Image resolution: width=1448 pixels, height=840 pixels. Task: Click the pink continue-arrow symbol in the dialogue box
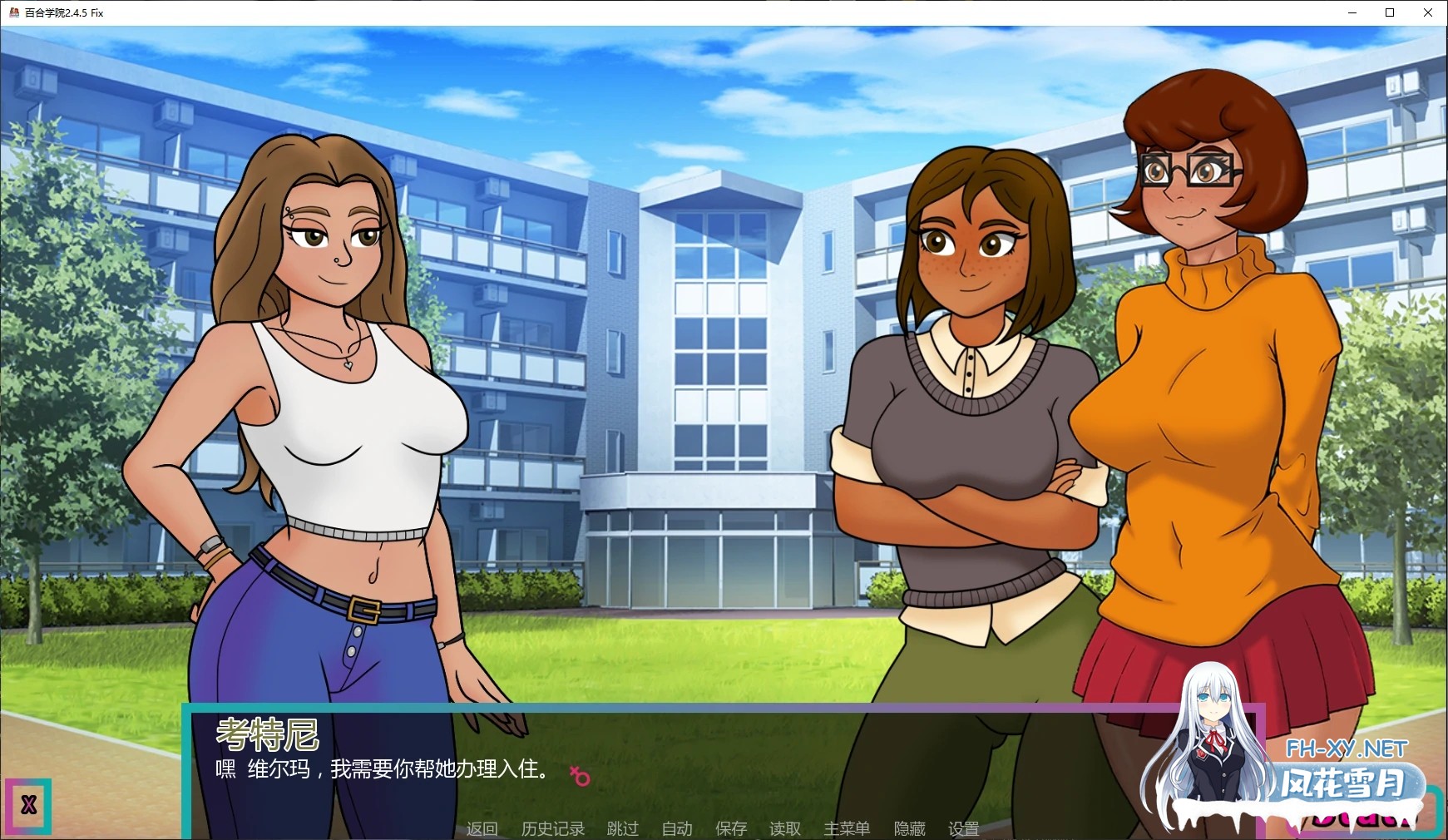581,774
